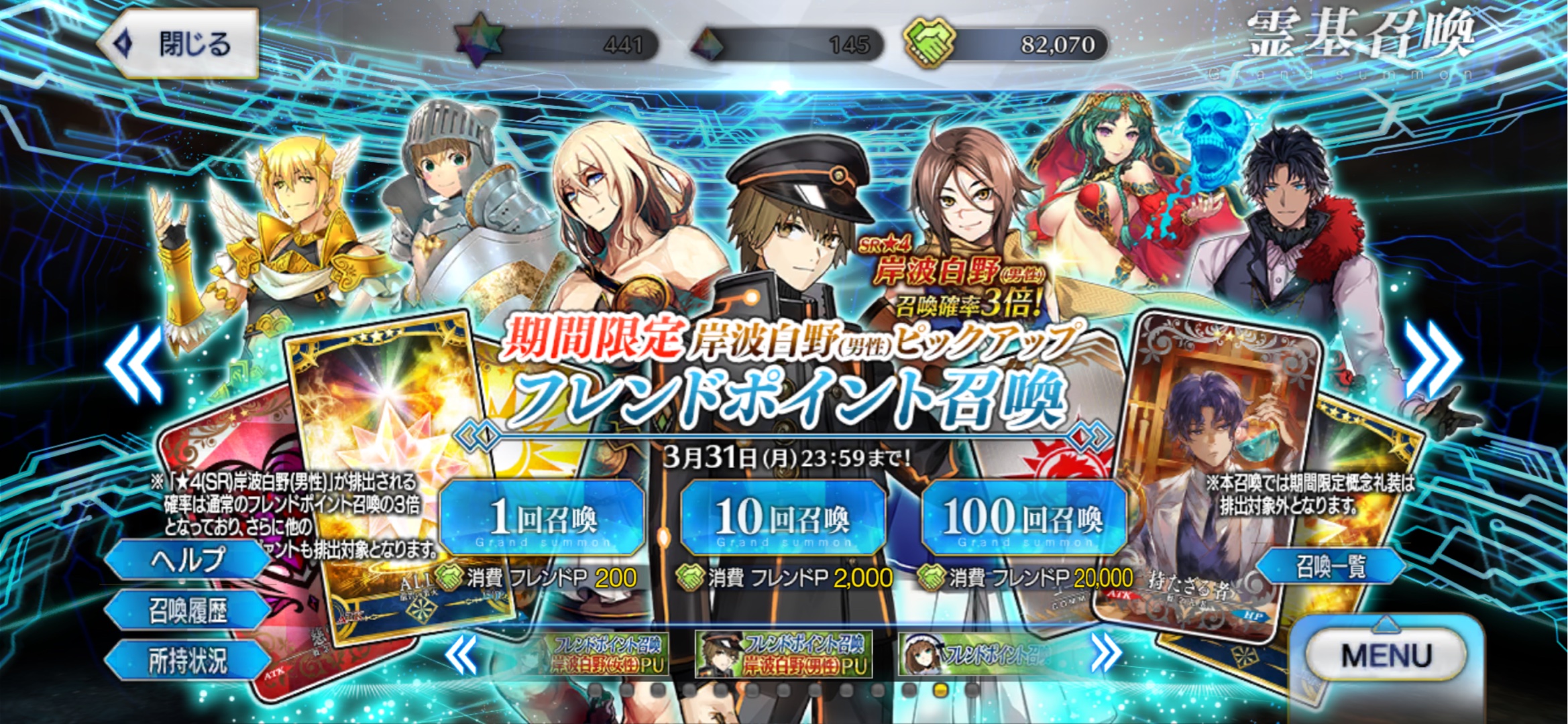Open the ヘルプ help page
This screenshot has width=1568, height=724.
(187, 560)
